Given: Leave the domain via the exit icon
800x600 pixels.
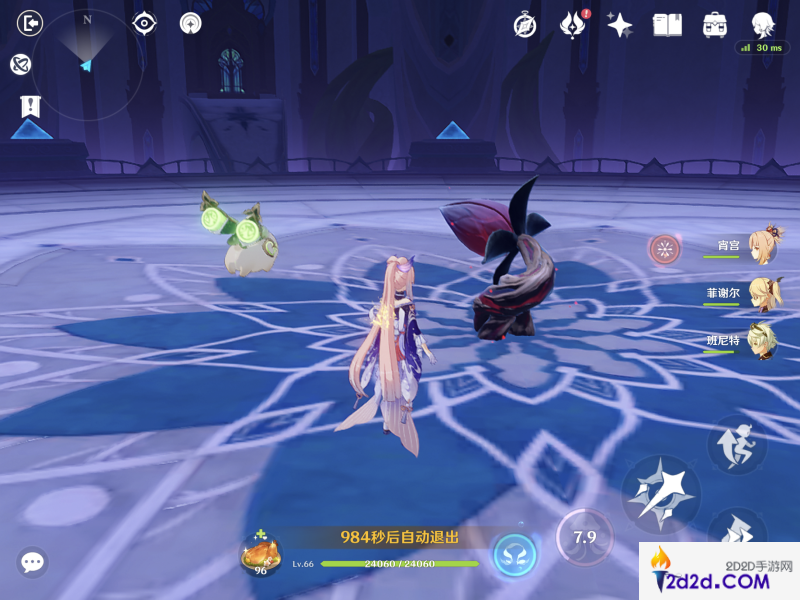Looking at the screenshot, I should [32, 22].
